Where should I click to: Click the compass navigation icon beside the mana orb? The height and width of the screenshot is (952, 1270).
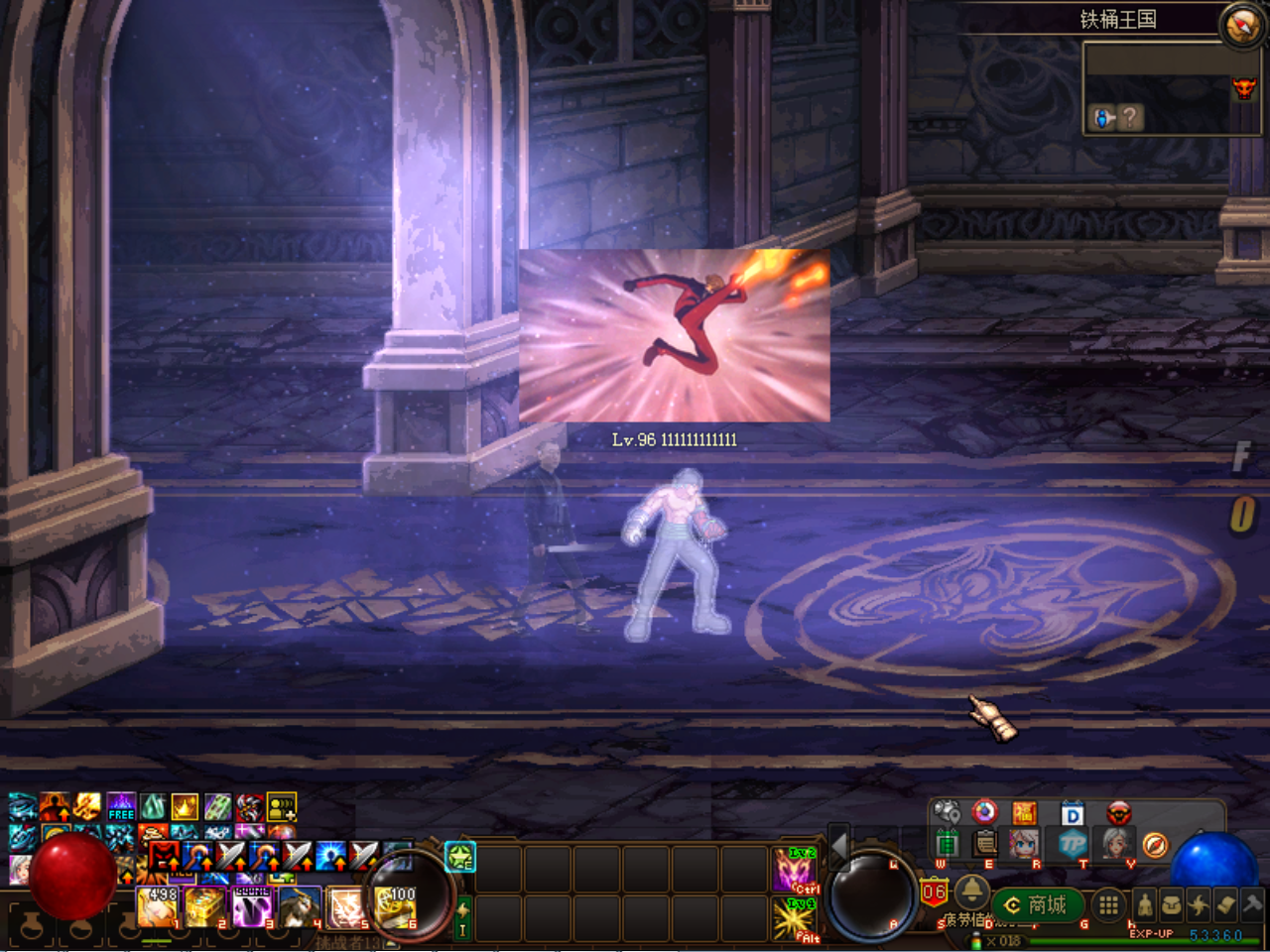coord(1155,845)
